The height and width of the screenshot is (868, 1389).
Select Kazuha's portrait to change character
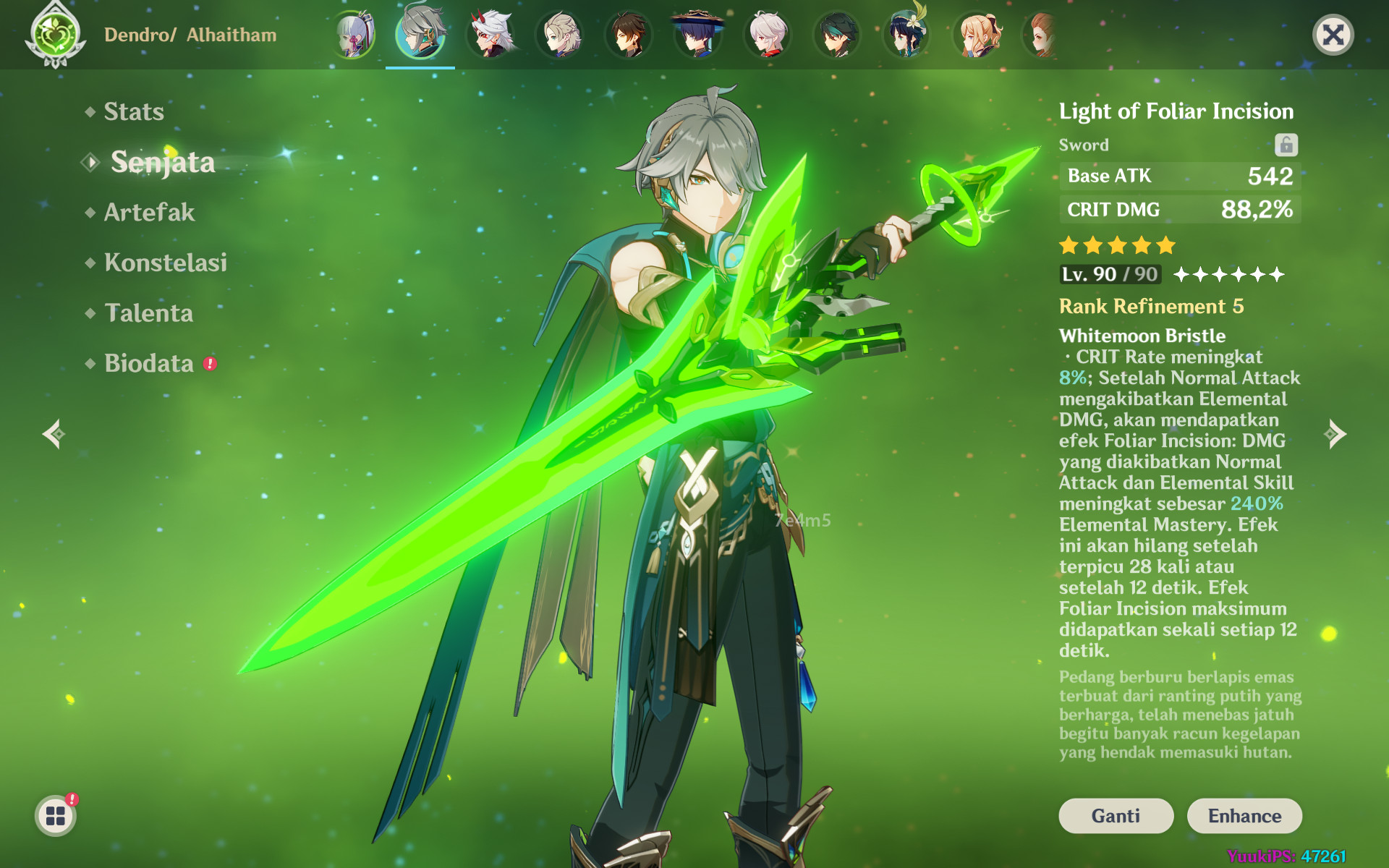click(x=561, y=34)
